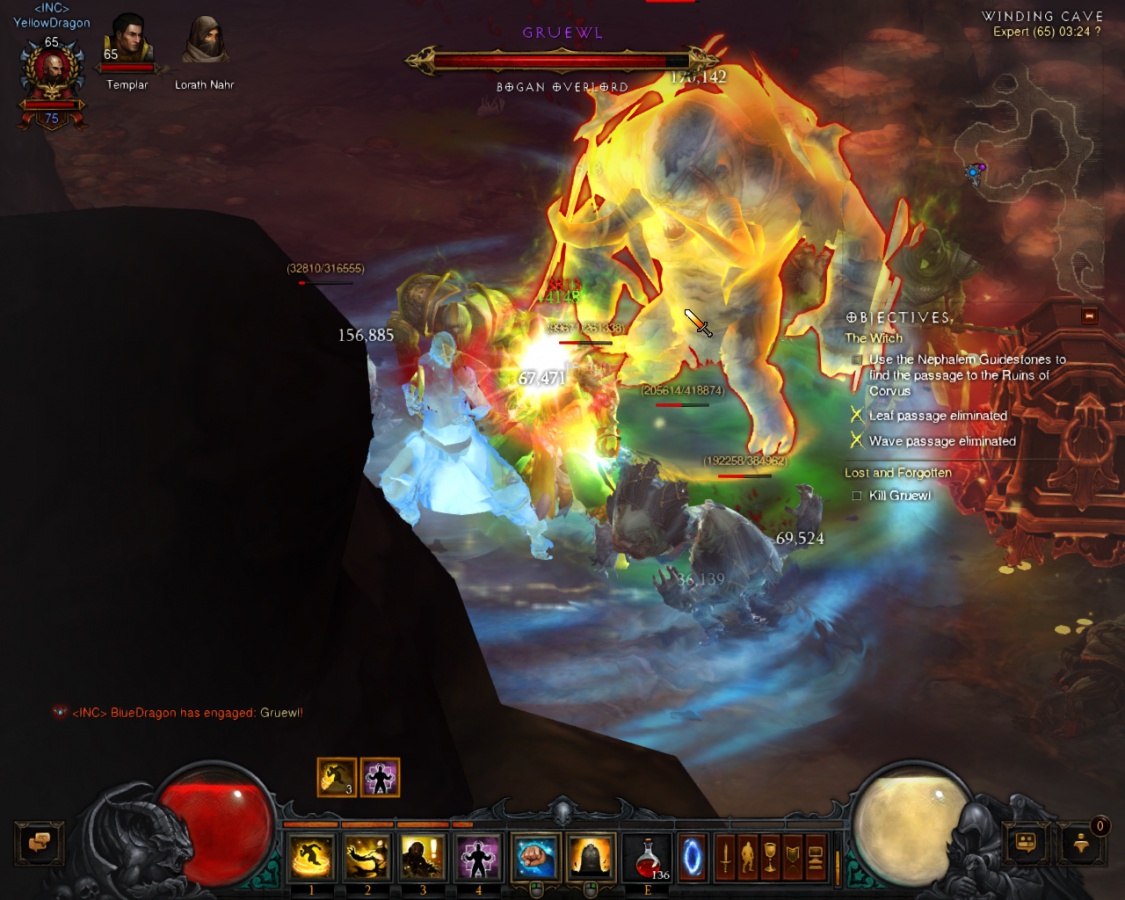Select the blue fist primary skill
The image size is (1125, 900).
tap(536, 857)
